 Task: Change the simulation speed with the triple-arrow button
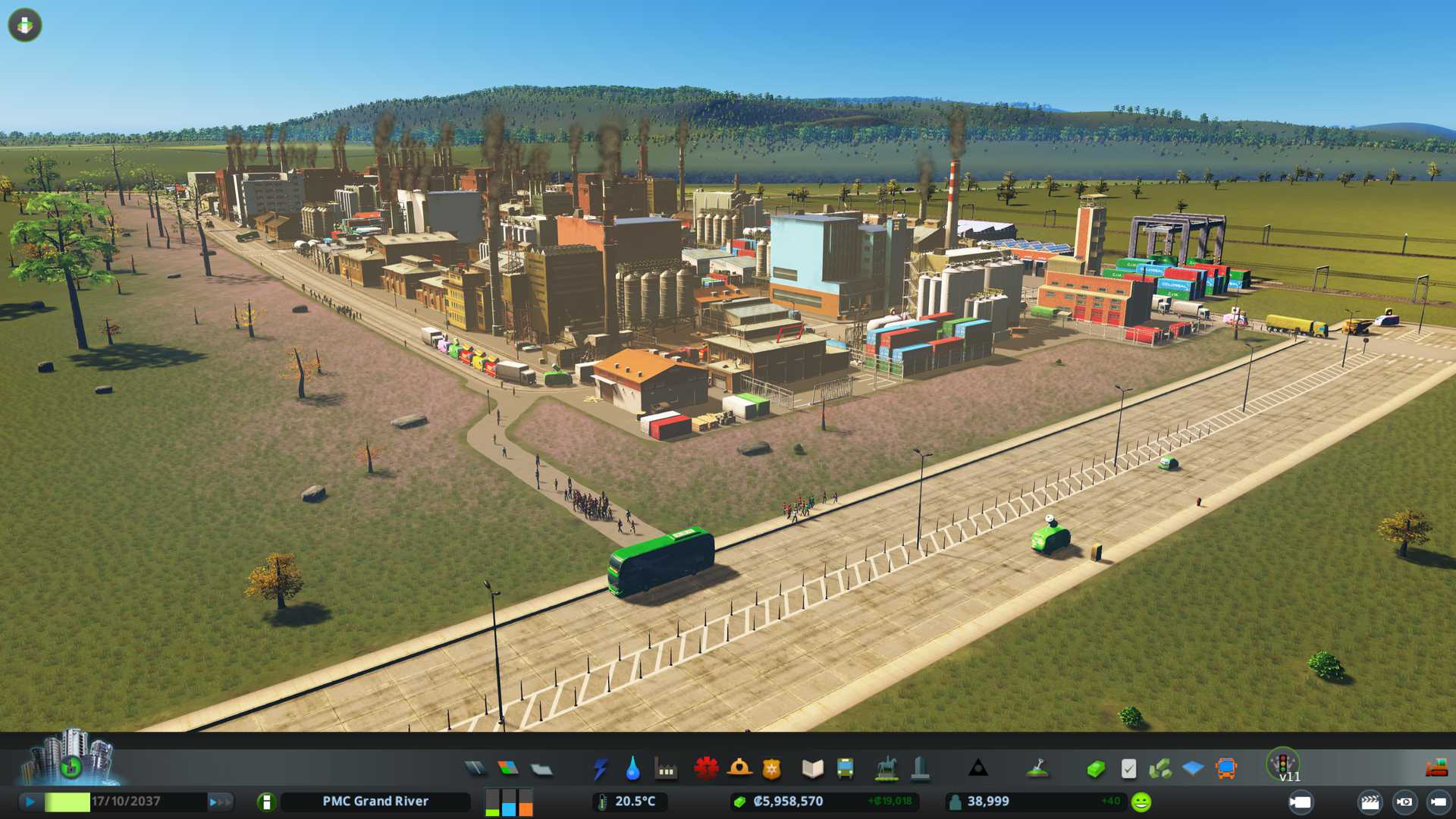[x=219, y=802]
